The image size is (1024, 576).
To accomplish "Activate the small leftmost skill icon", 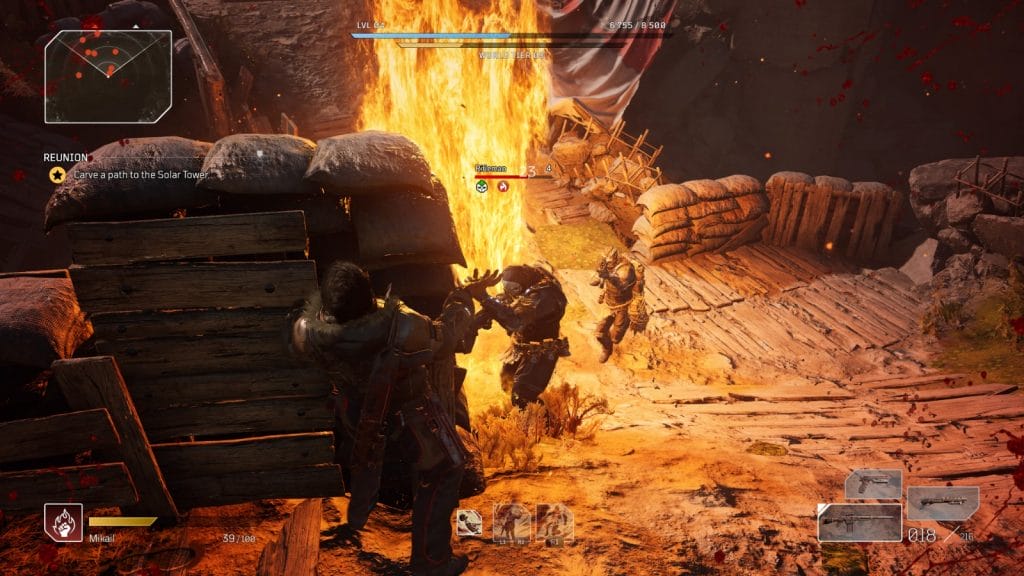I will [469, 522].
